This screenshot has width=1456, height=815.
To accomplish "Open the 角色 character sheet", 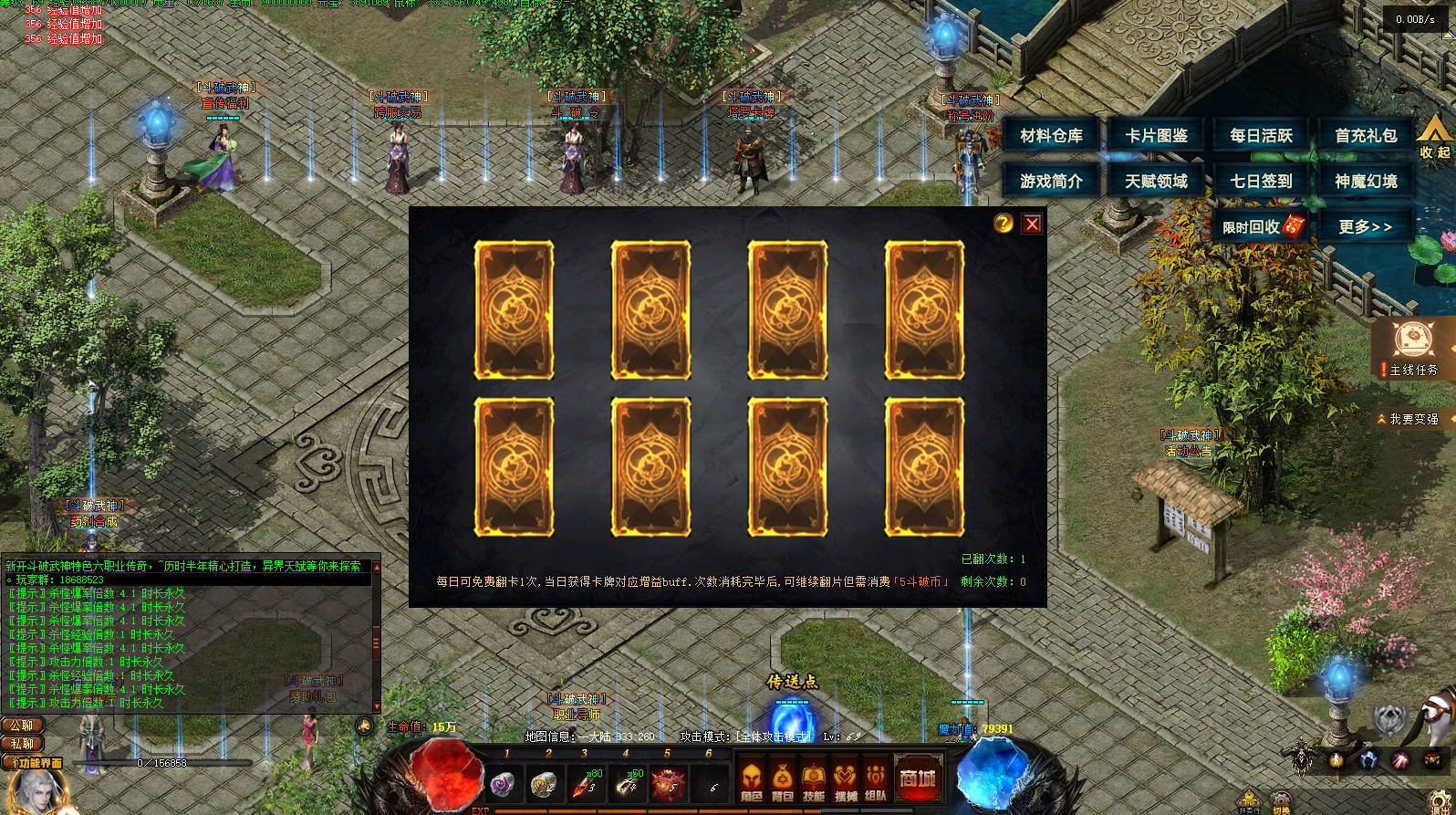I will [x=751, y=780].
